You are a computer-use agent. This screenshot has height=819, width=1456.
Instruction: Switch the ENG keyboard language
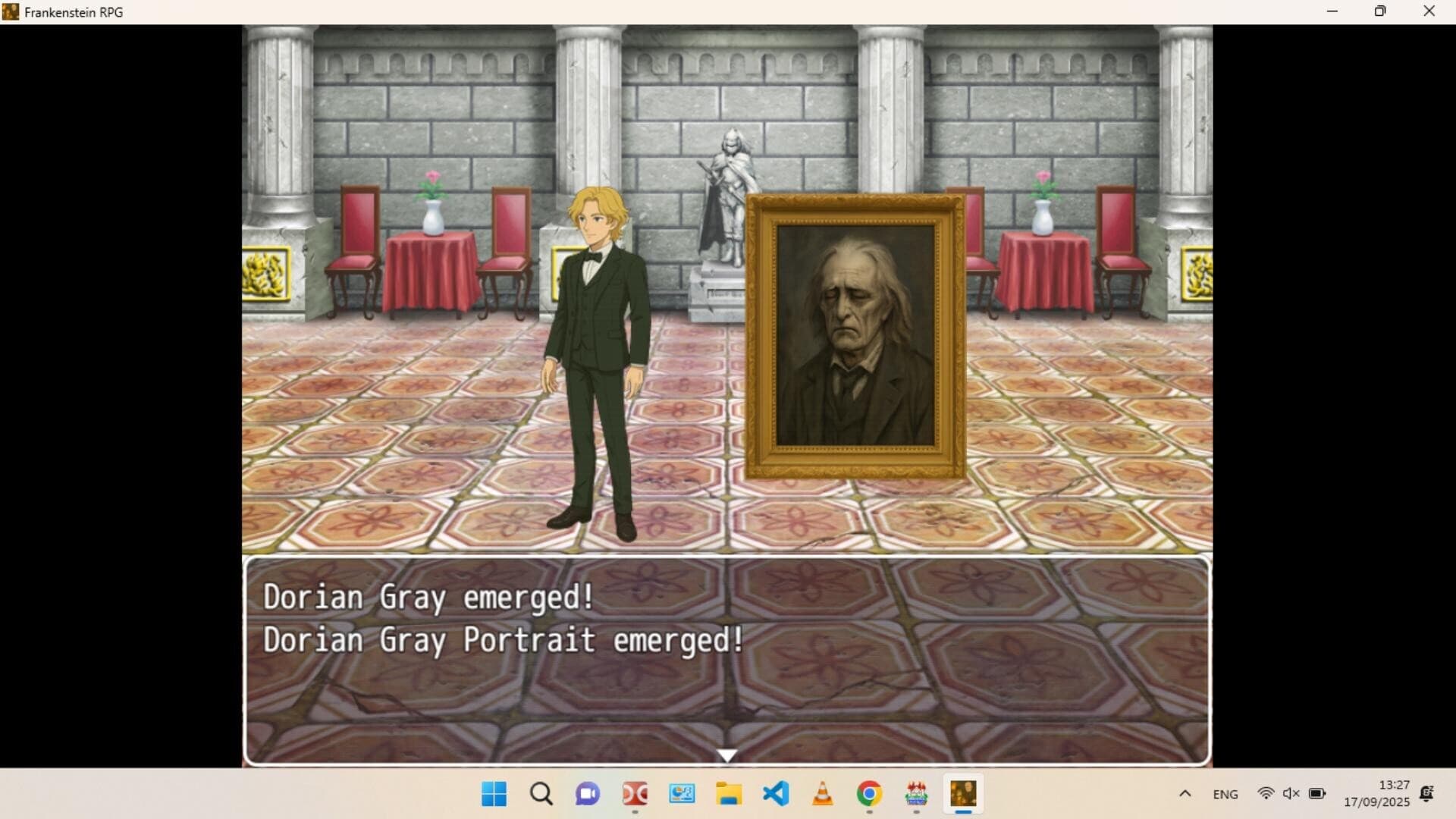pyautogui.click(x=1225, y=794)
